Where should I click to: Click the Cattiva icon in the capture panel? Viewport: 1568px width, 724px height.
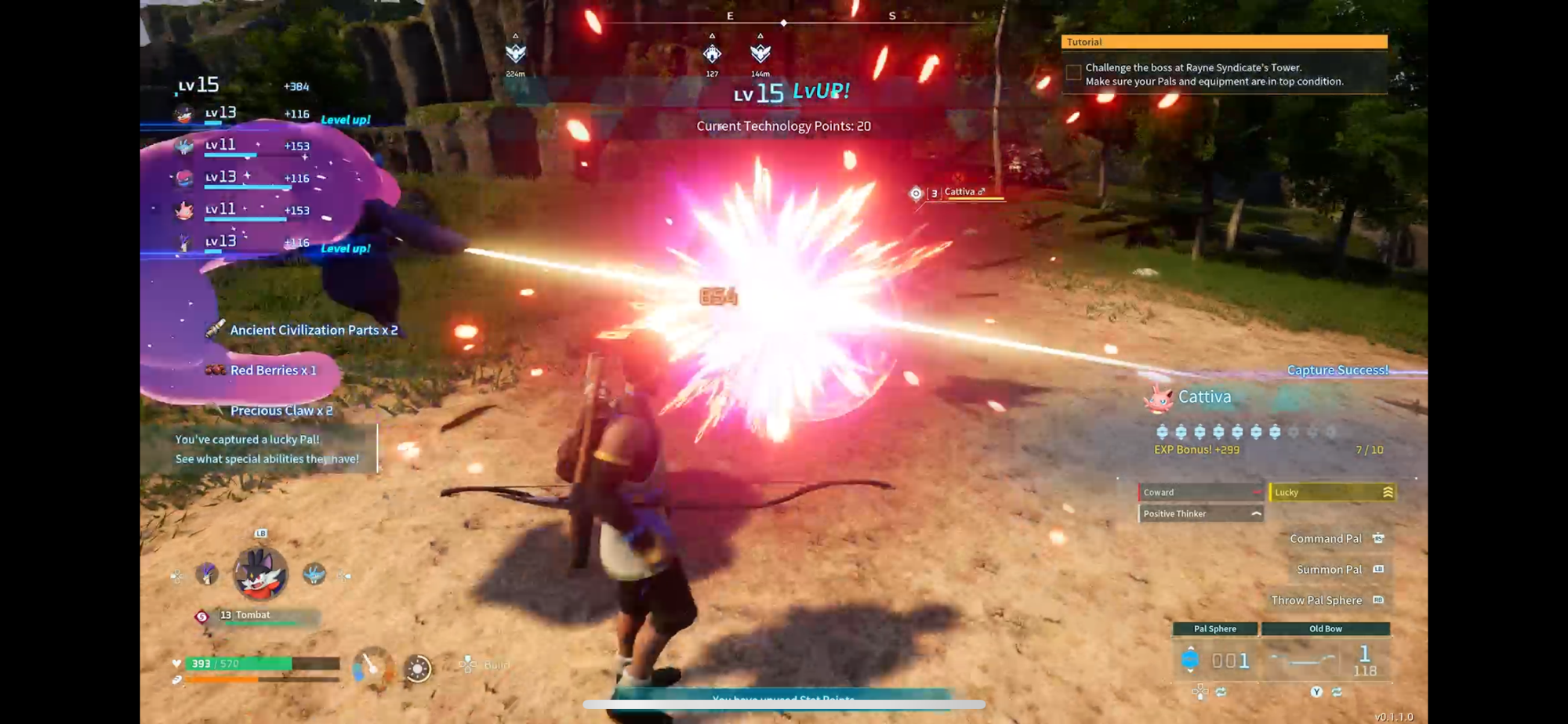(x=1158, y=398)
